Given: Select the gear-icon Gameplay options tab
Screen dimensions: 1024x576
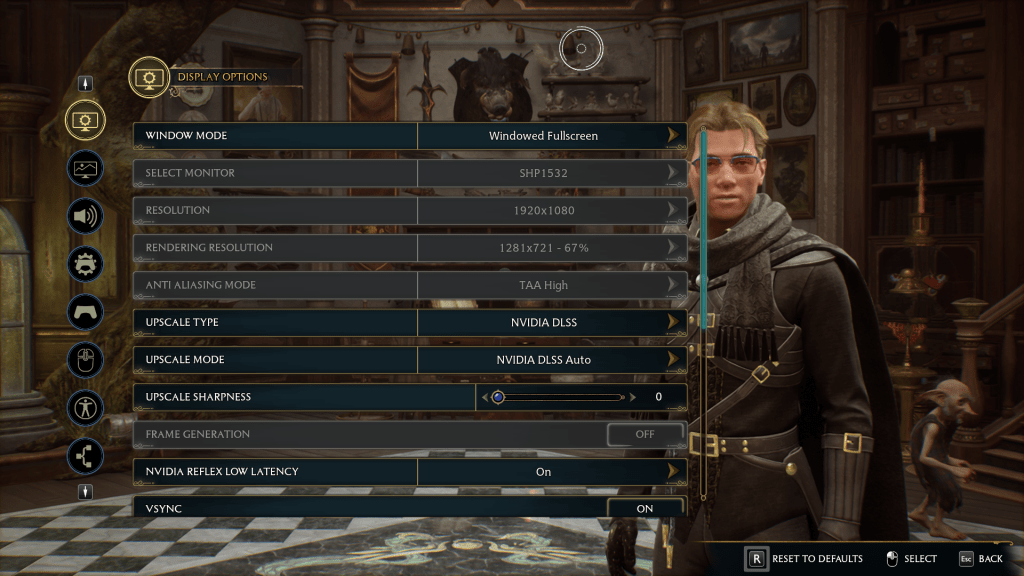Looking at the screenshot, I should (85, 264).
